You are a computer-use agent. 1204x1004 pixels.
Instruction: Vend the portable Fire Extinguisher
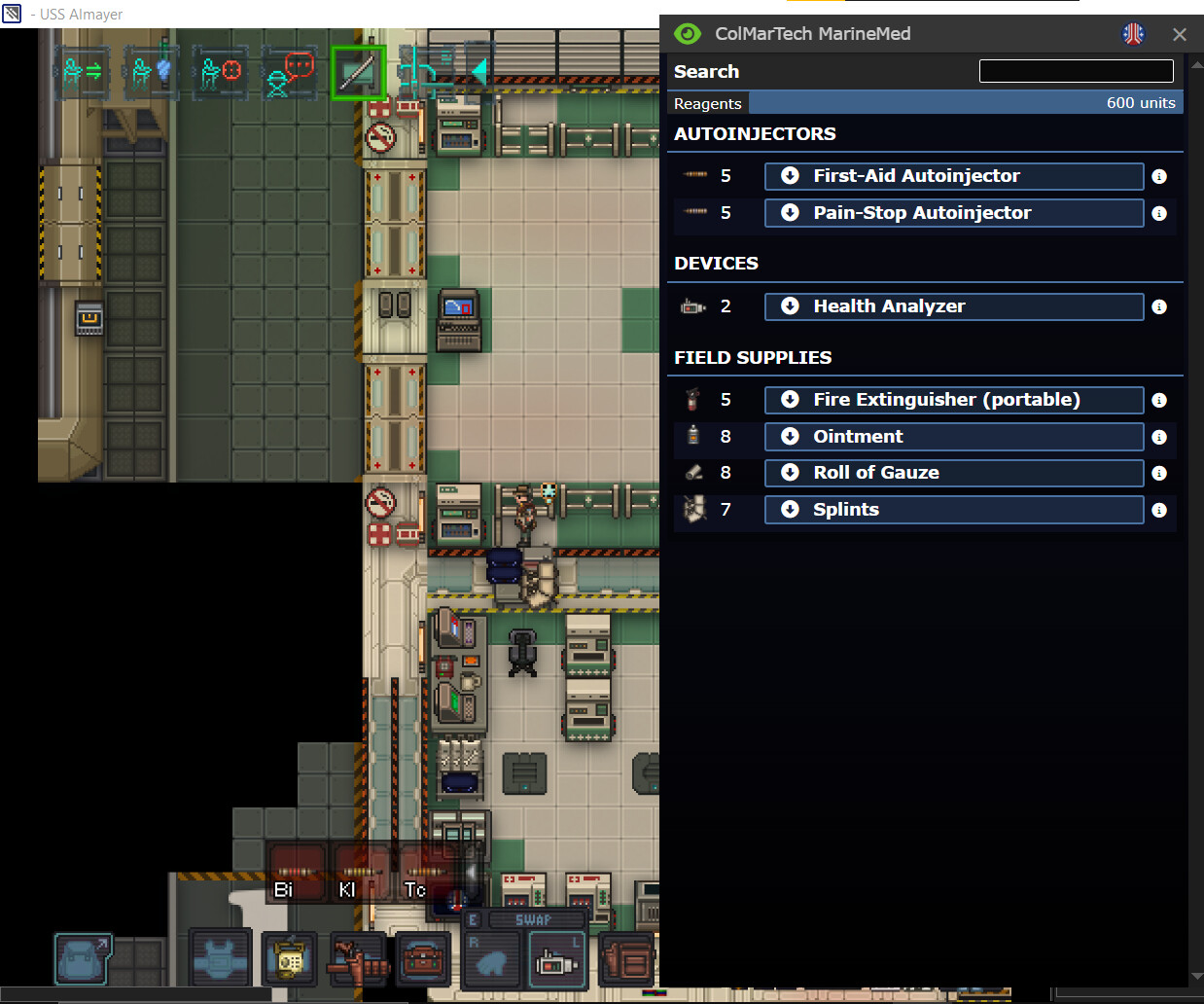coord(953,400)
